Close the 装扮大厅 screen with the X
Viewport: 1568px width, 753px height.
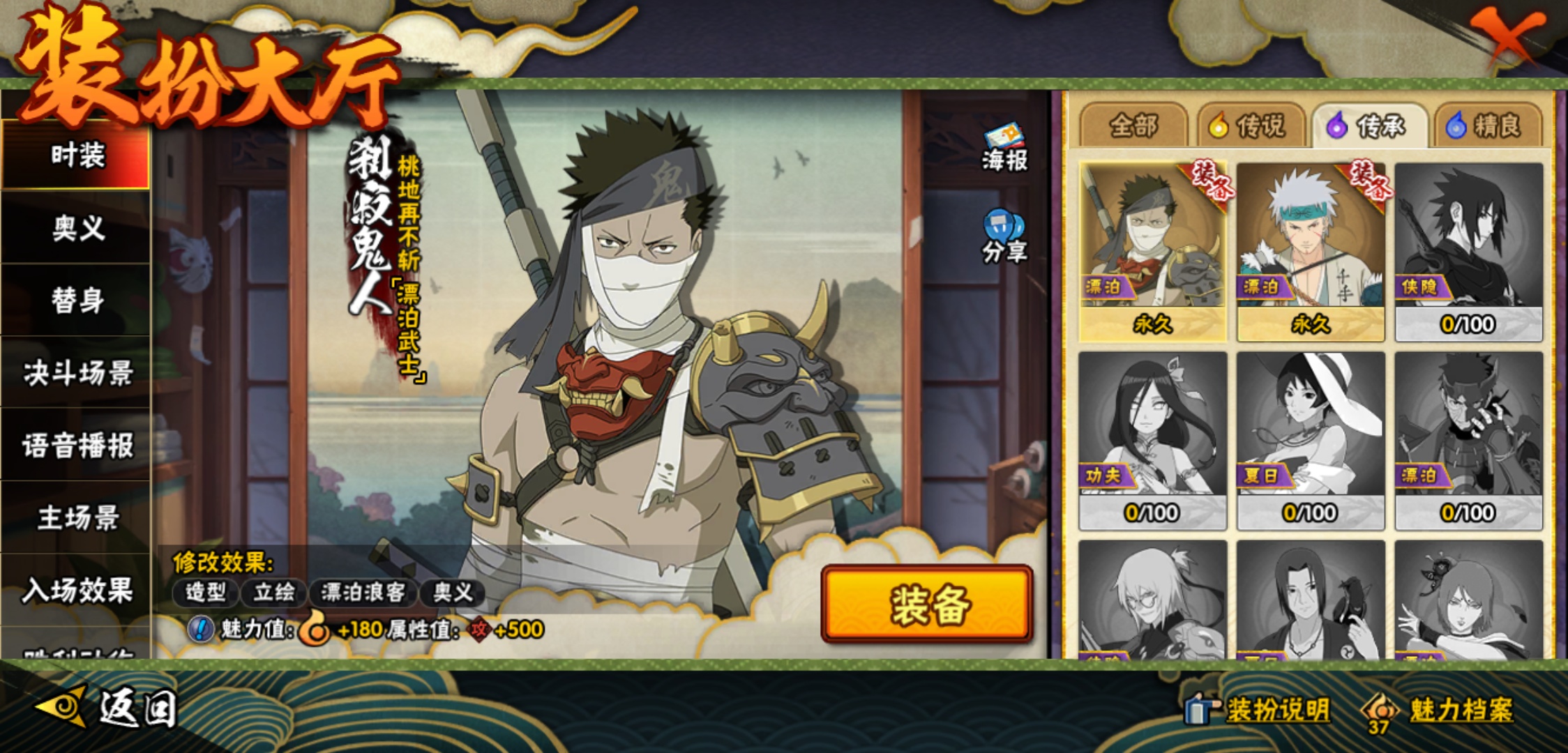pos(1509,38)
